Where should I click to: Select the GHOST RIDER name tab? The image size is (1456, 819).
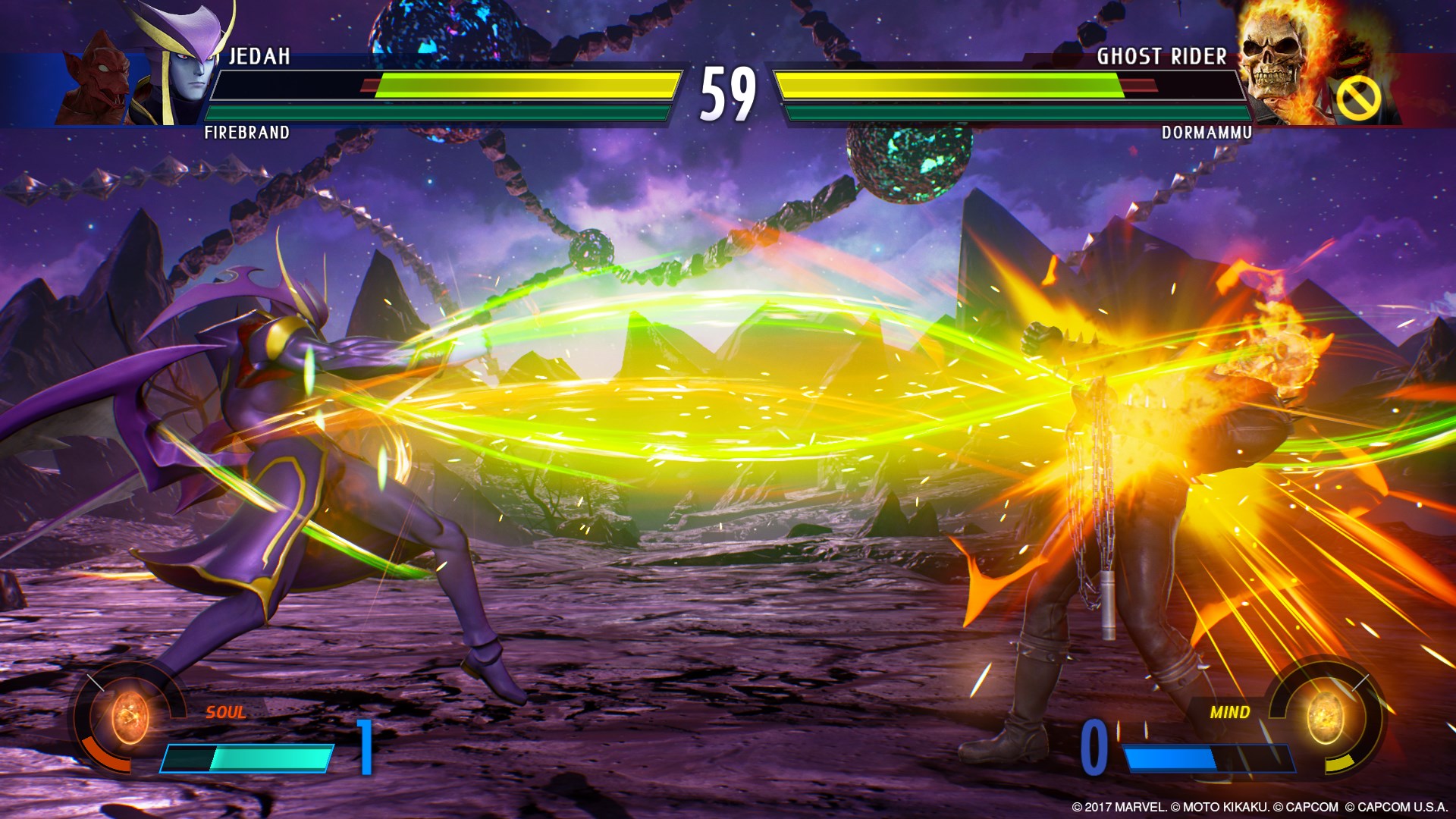pos(1162,55)
